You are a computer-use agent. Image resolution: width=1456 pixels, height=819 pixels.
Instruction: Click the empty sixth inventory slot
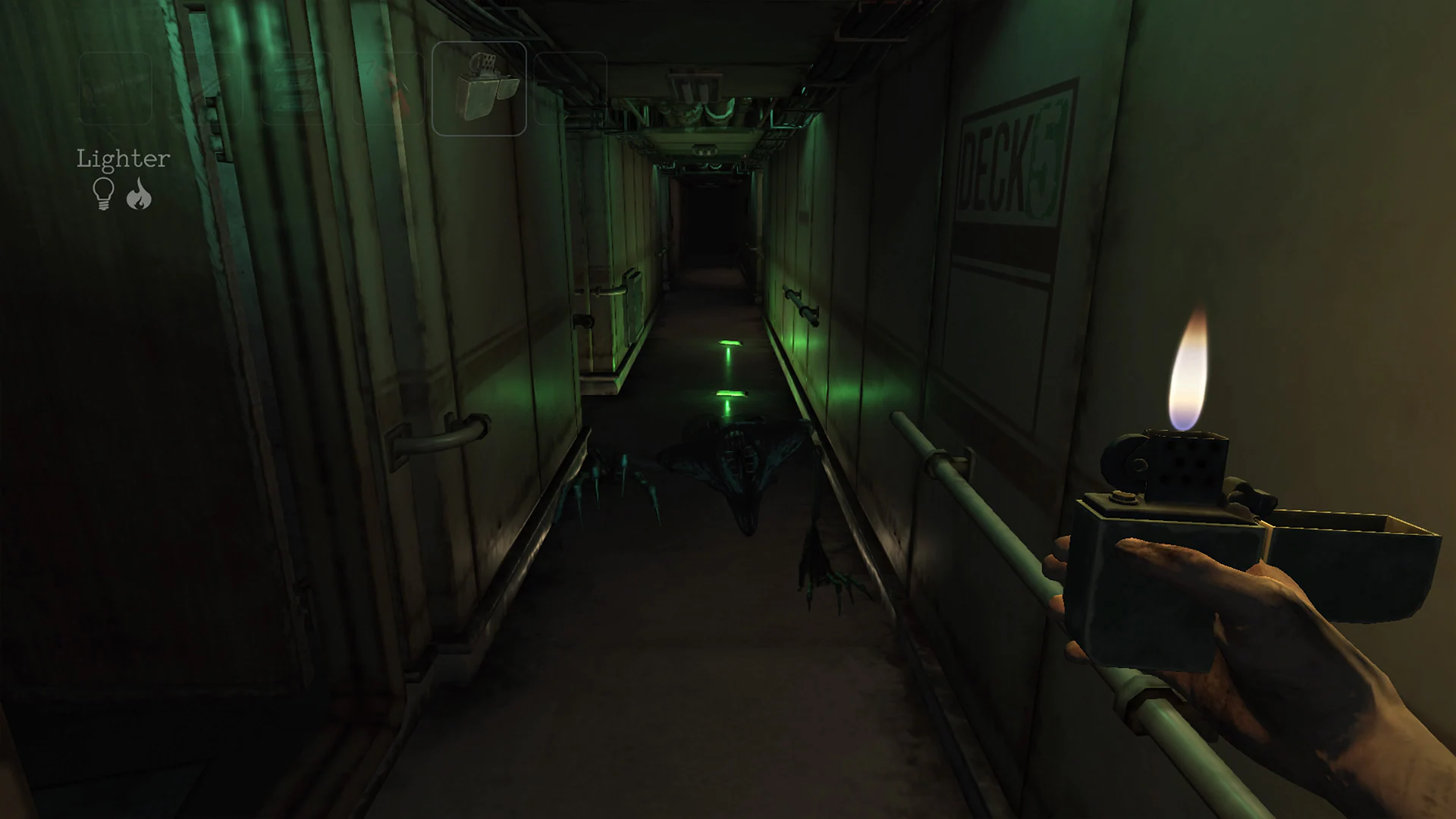tap(570, 87)
